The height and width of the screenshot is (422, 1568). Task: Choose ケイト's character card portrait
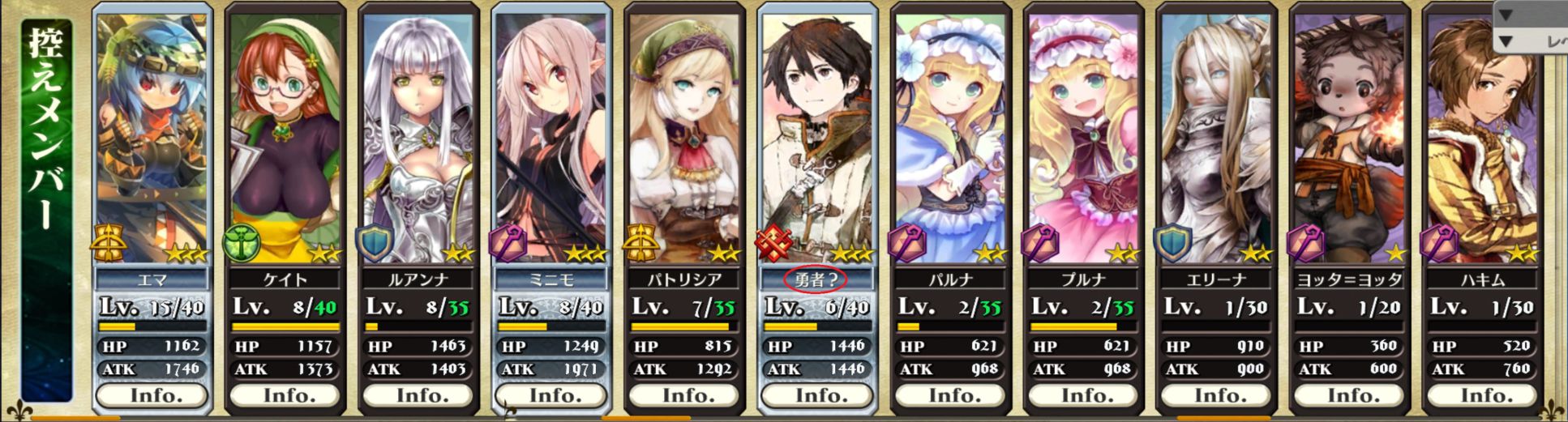[285, 138]
